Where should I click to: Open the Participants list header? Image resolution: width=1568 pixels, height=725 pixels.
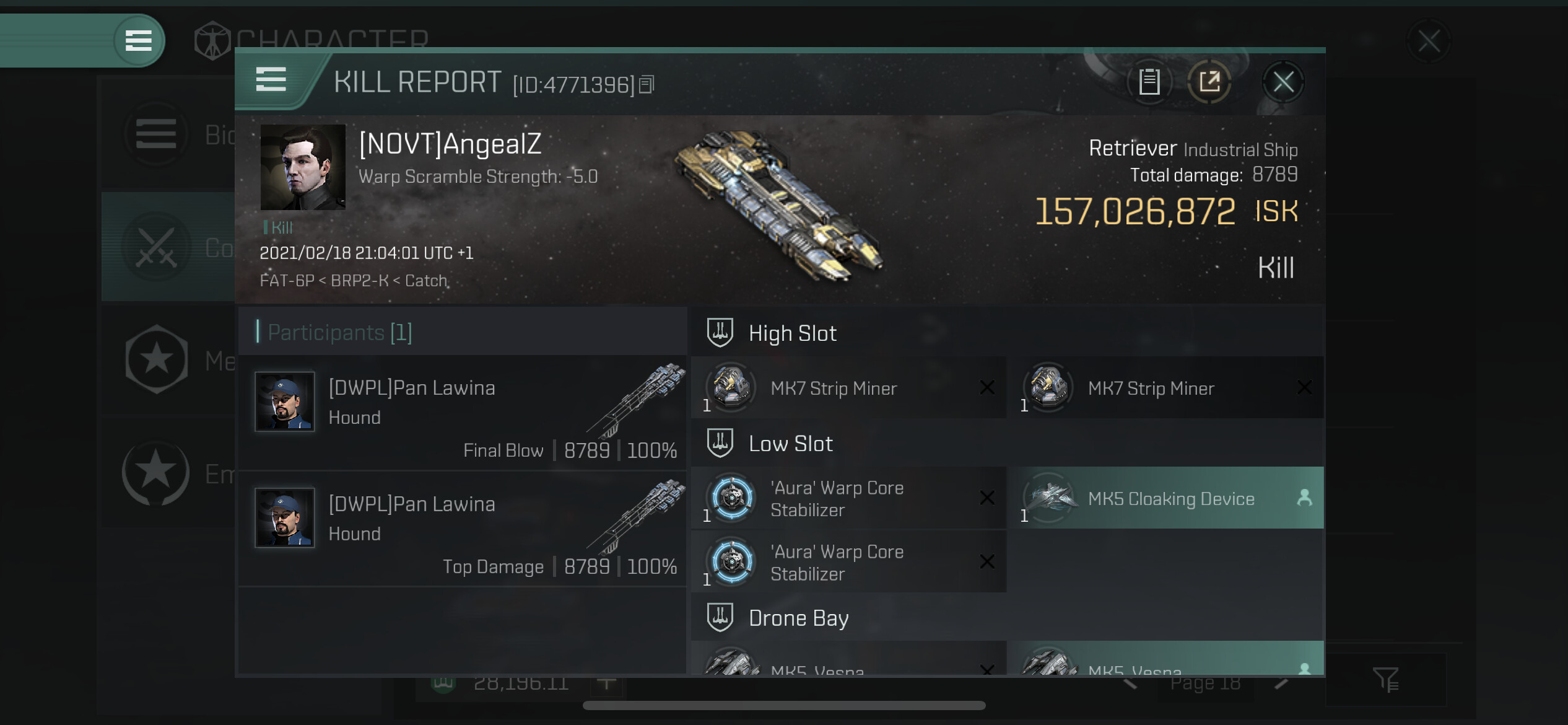[339, 333]
